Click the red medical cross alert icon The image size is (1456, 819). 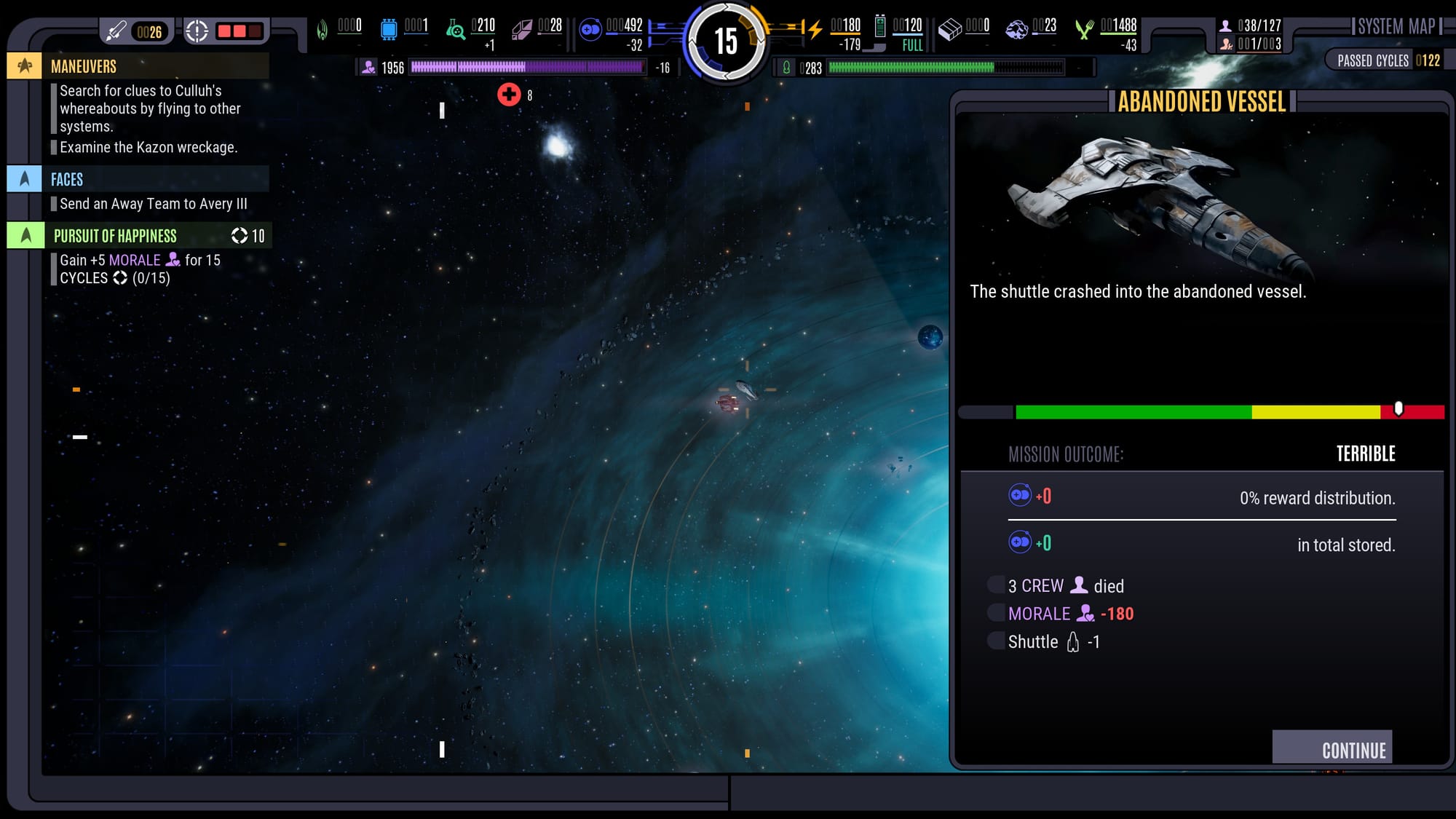[509, 95]
